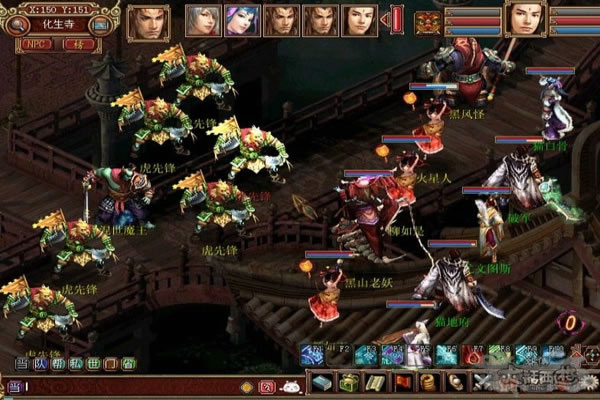600x400 pixels.
Task: Switch to the 帮 guild chat channel
Action: pyautogui.click(x=57, y=364)
